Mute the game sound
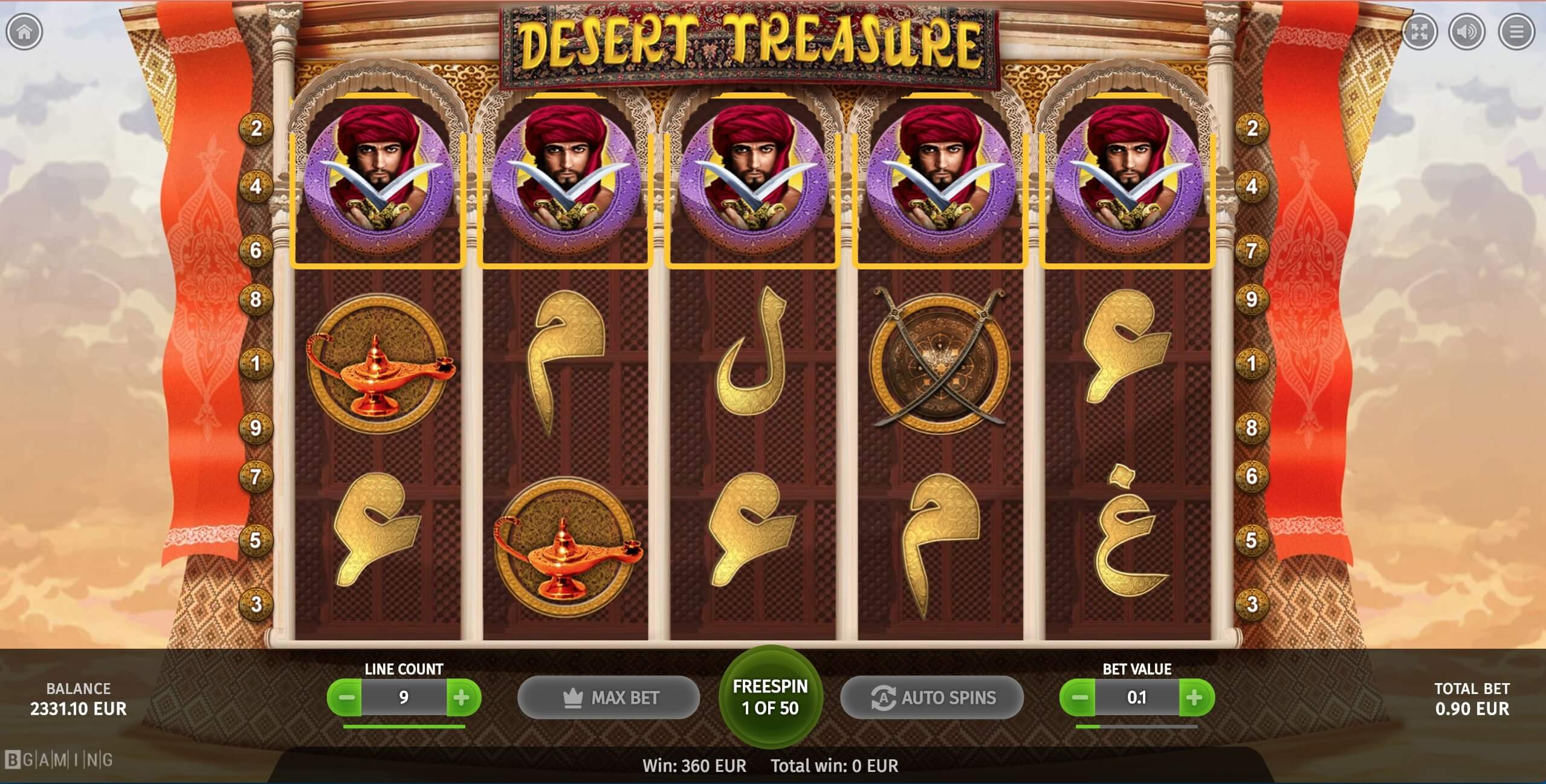Viewport: 1546px width, 784px height. [x=1467, y=32]
